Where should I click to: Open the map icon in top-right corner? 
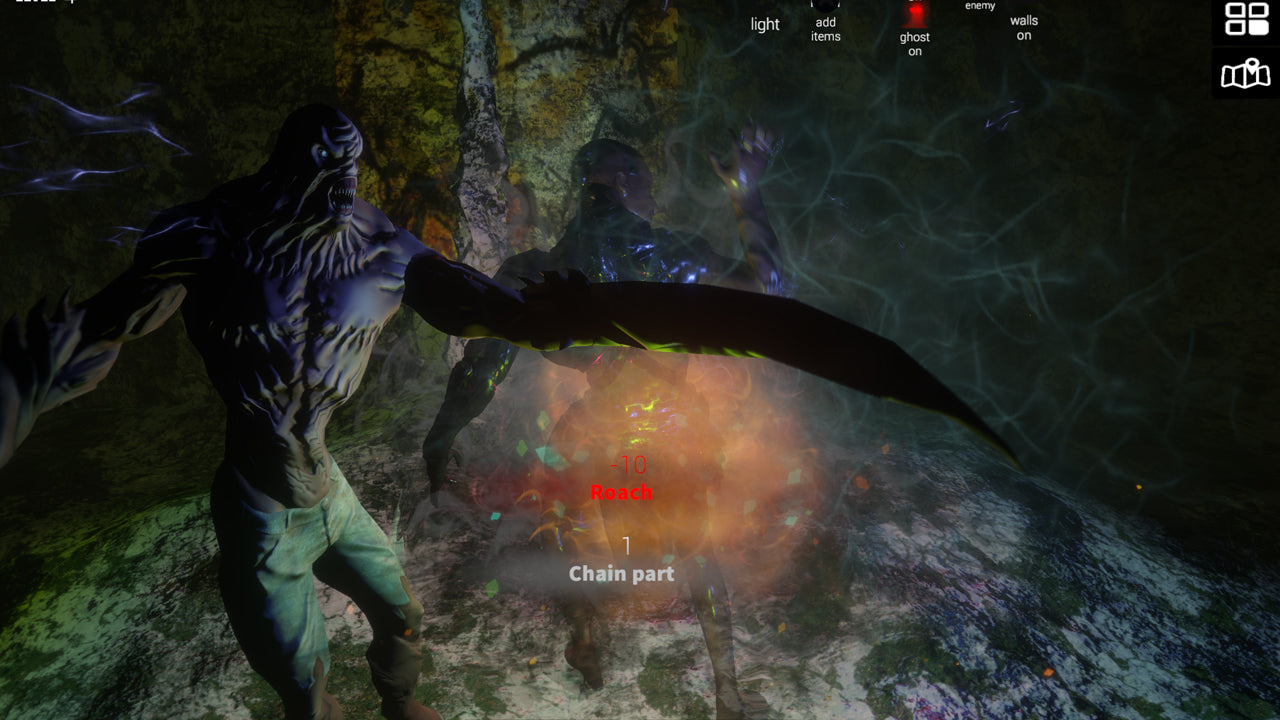(1245, 74)
